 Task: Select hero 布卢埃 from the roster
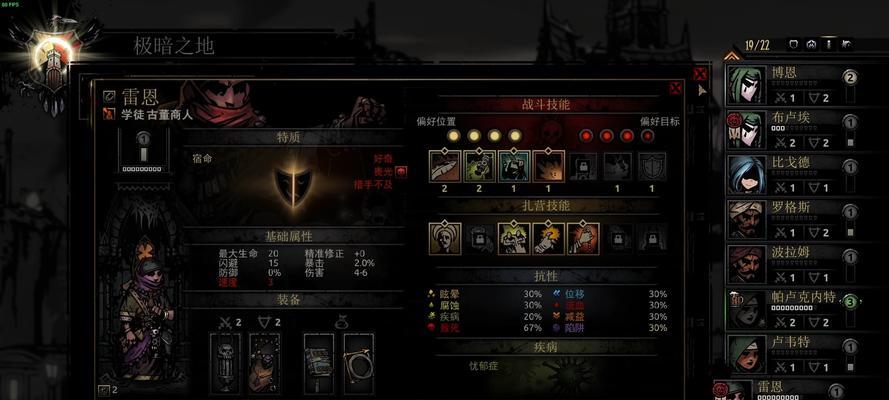790,128
